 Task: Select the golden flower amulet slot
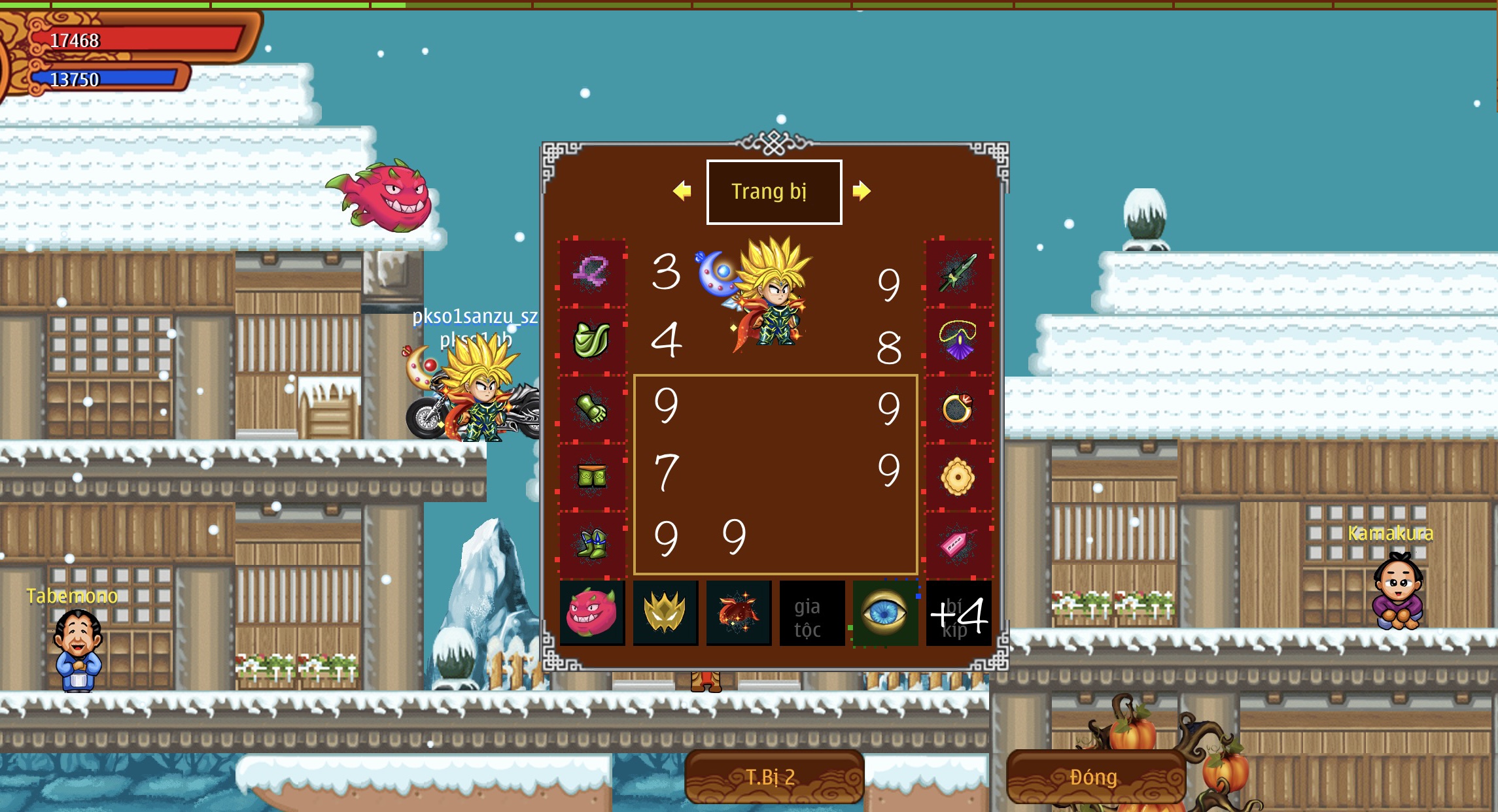point(958,477)
